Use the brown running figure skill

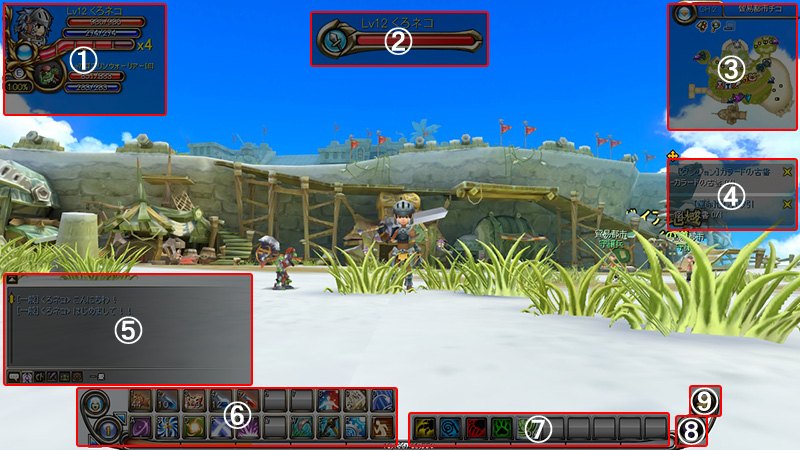click(383, 426)
